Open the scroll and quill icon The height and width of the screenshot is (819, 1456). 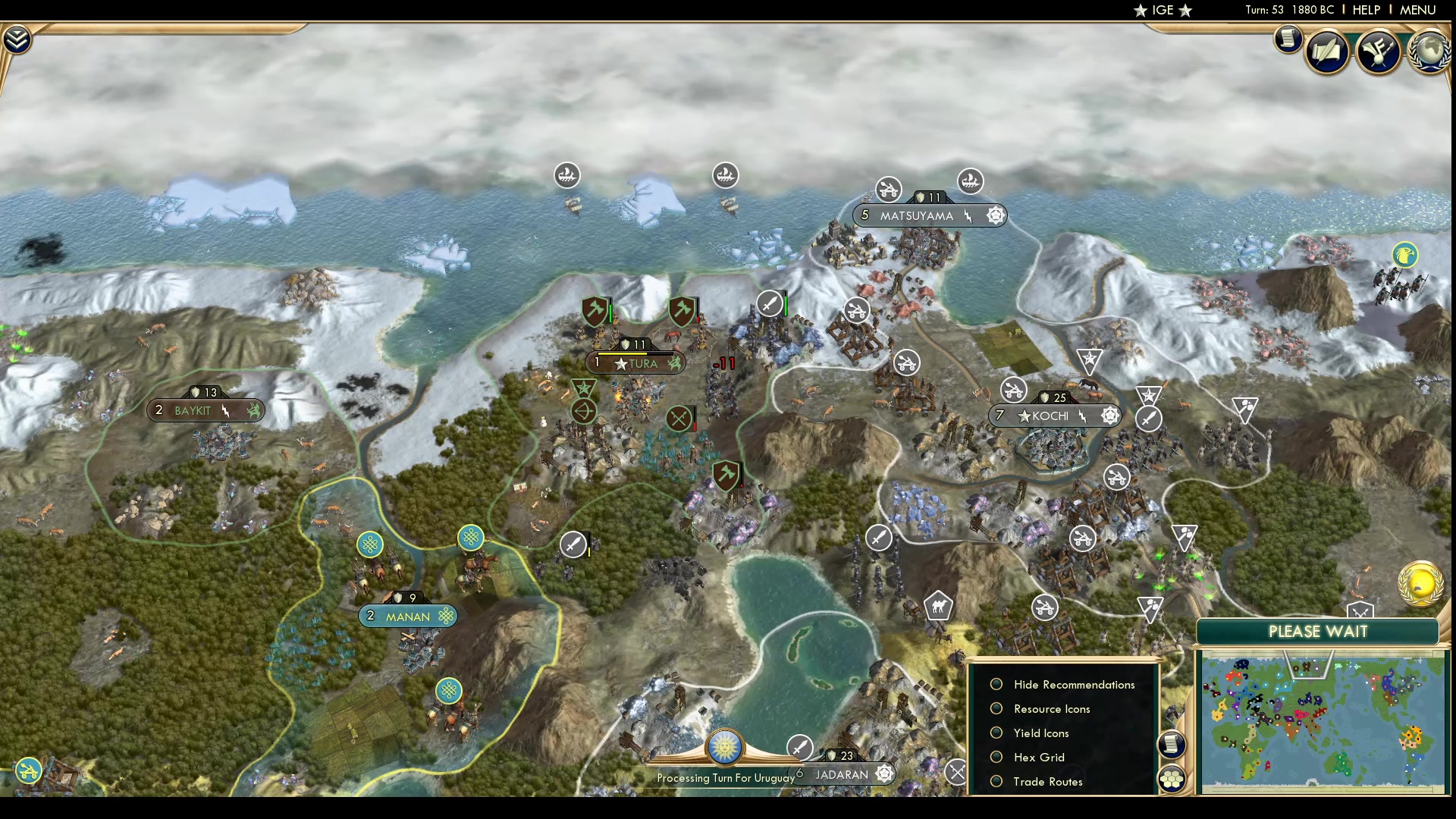click(x=1327, y=52)
